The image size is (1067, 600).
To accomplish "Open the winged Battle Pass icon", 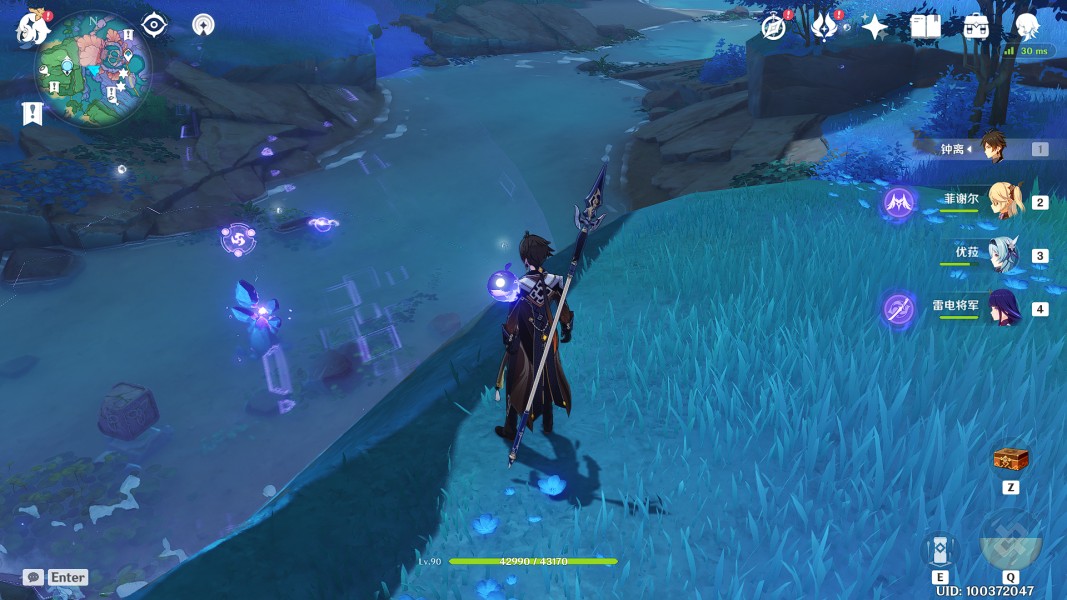I will pyautogui.click(x=824, y=27).
